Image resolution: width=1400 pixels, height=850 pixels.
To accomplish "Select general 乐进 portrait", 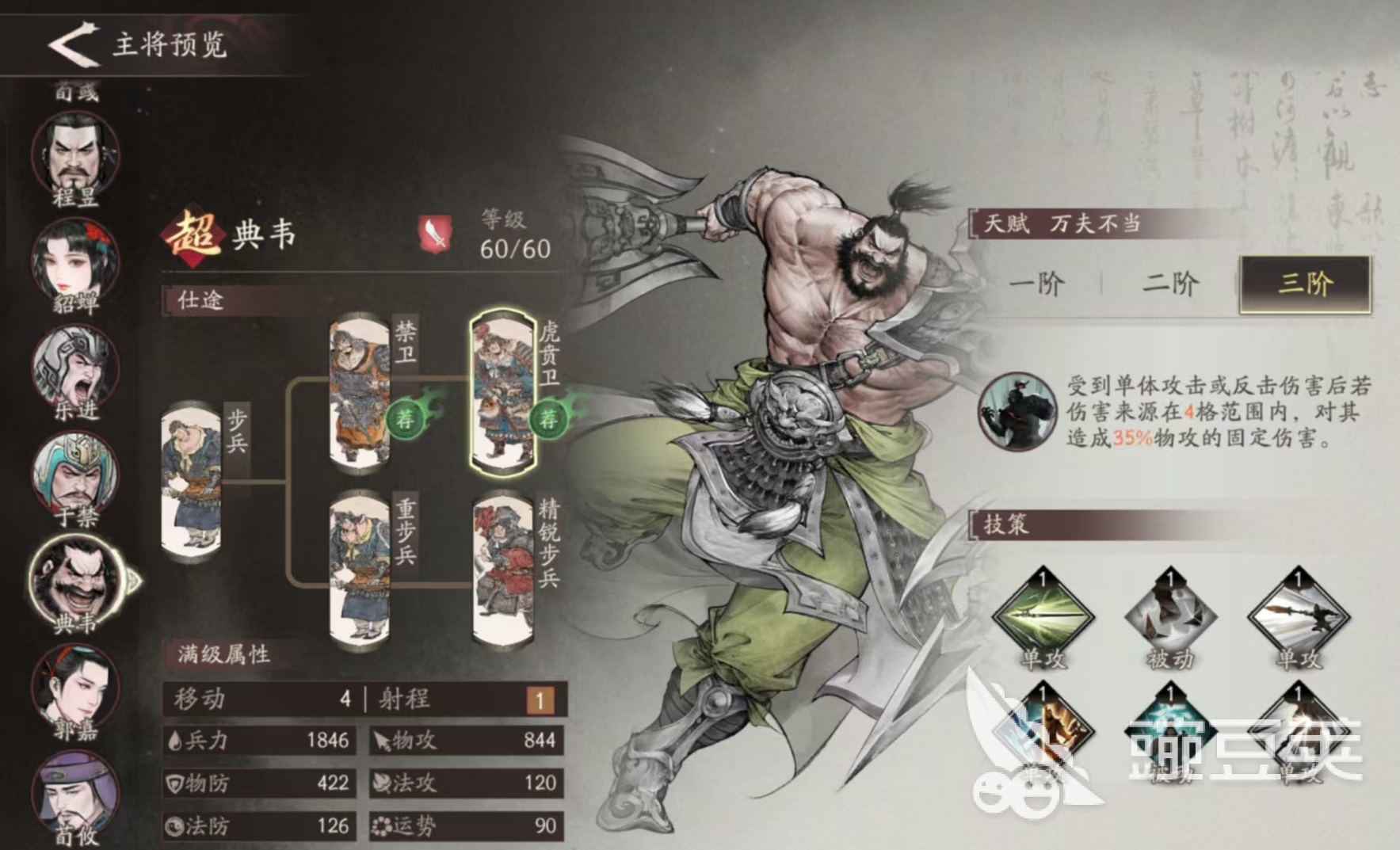I will tap(75, 368).
